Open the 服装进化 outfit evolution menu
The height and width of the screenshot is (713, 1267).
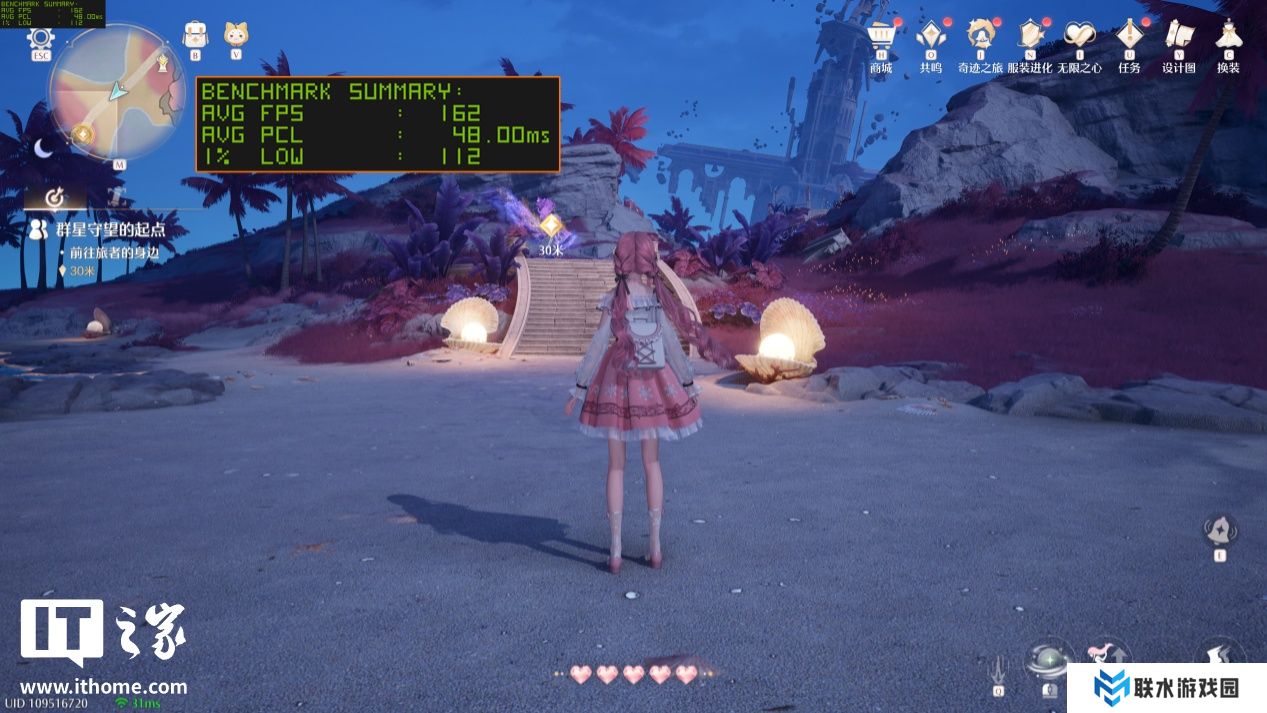(1029, 38)
